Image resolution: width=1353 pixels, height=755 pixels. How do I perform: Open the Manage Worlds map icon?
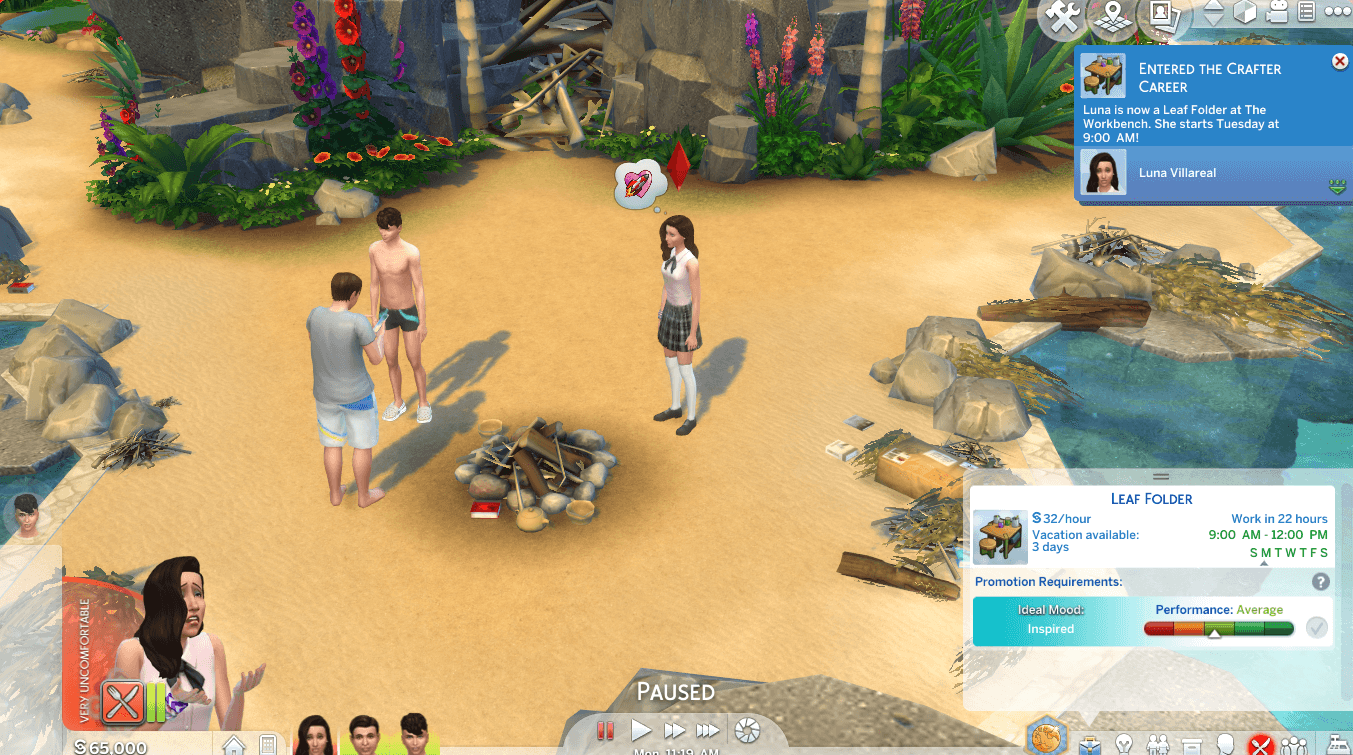tap(1109, 14)
